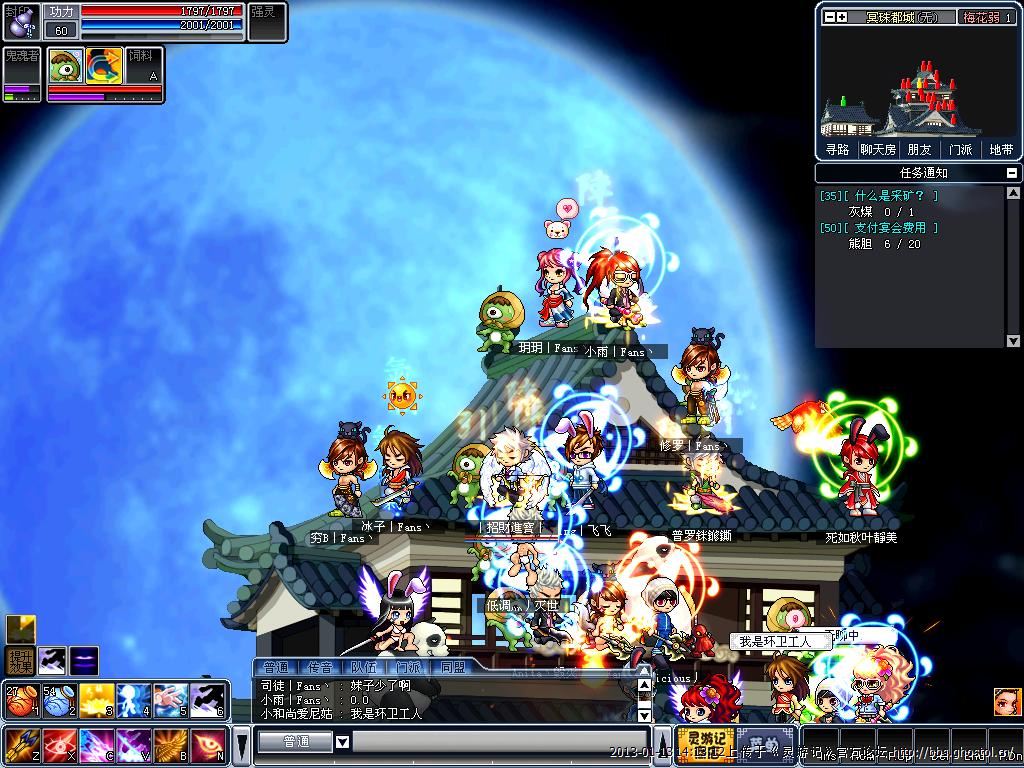Open the 地带 zone button
Viewport: 1024px width, 768px height.
[x=1001, y=149]
